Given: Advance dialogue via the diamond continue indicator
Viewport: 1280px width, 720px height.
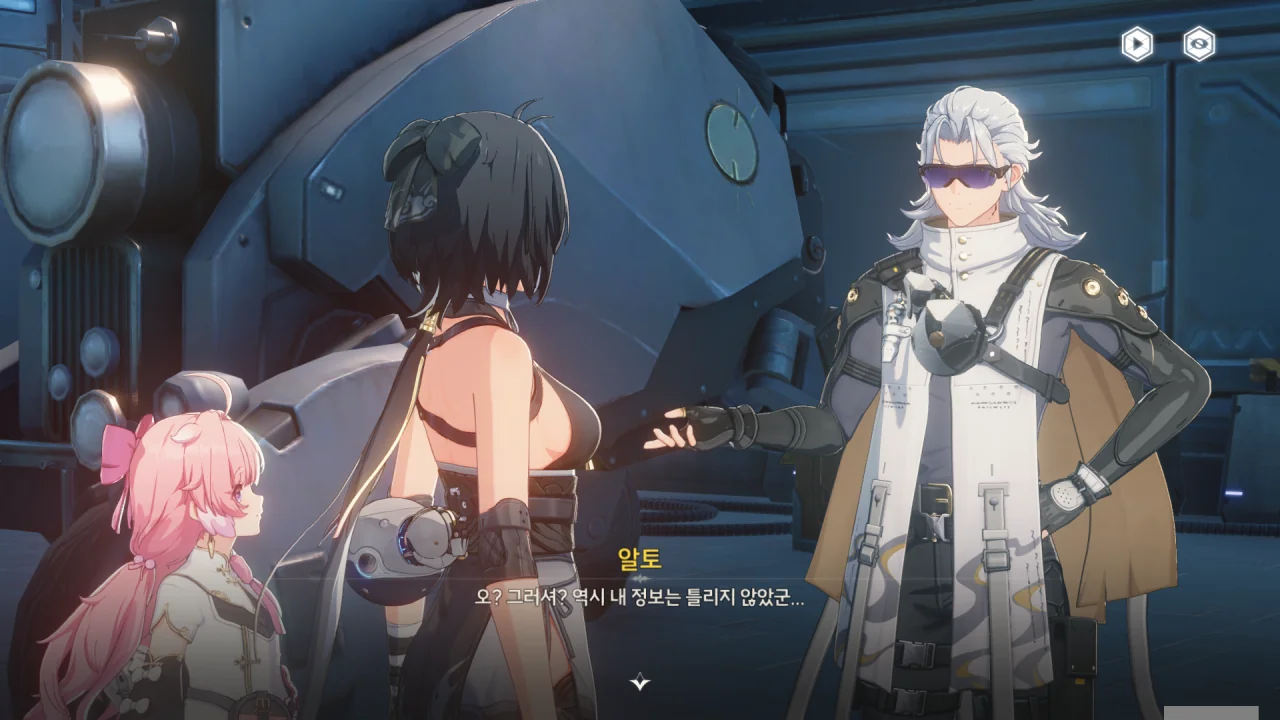Looking at the screenshot, I should coord(640,682).
